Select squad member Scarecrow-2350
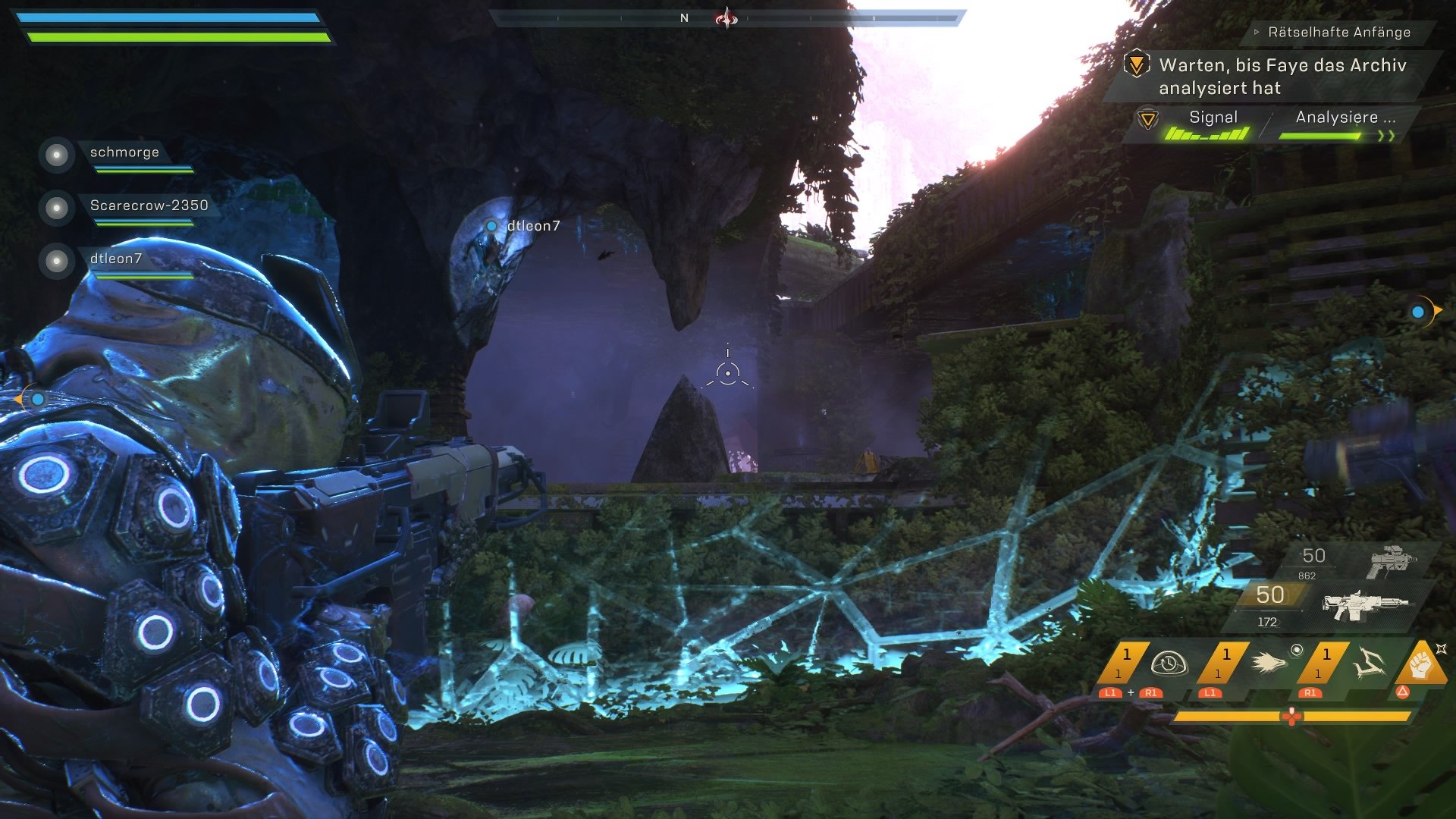The width and height of the screenshot is (1456, 819). pyautogui.click(x=149, y=206)
